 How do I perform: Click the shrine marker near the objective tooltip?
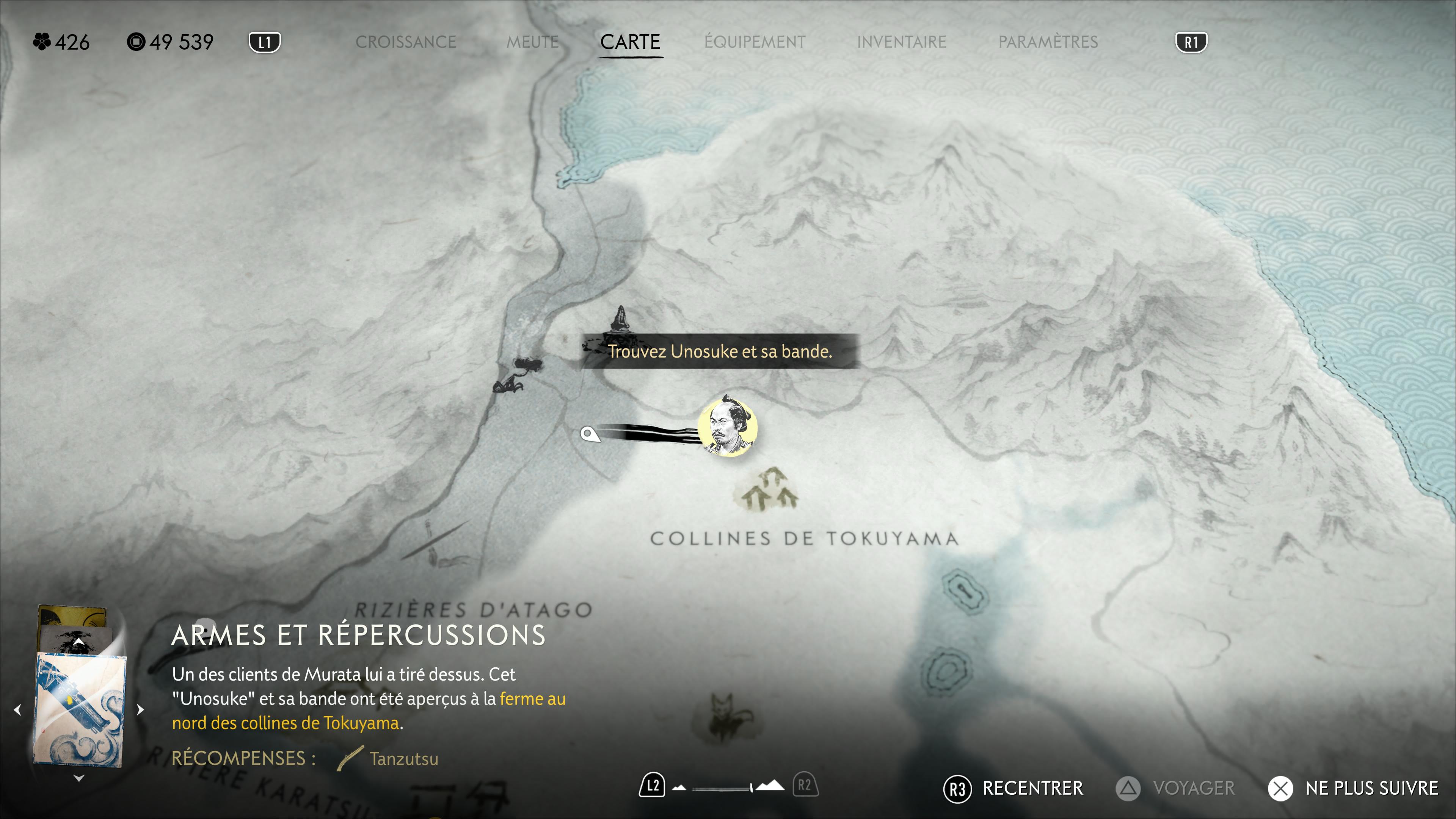coord(621,319)
